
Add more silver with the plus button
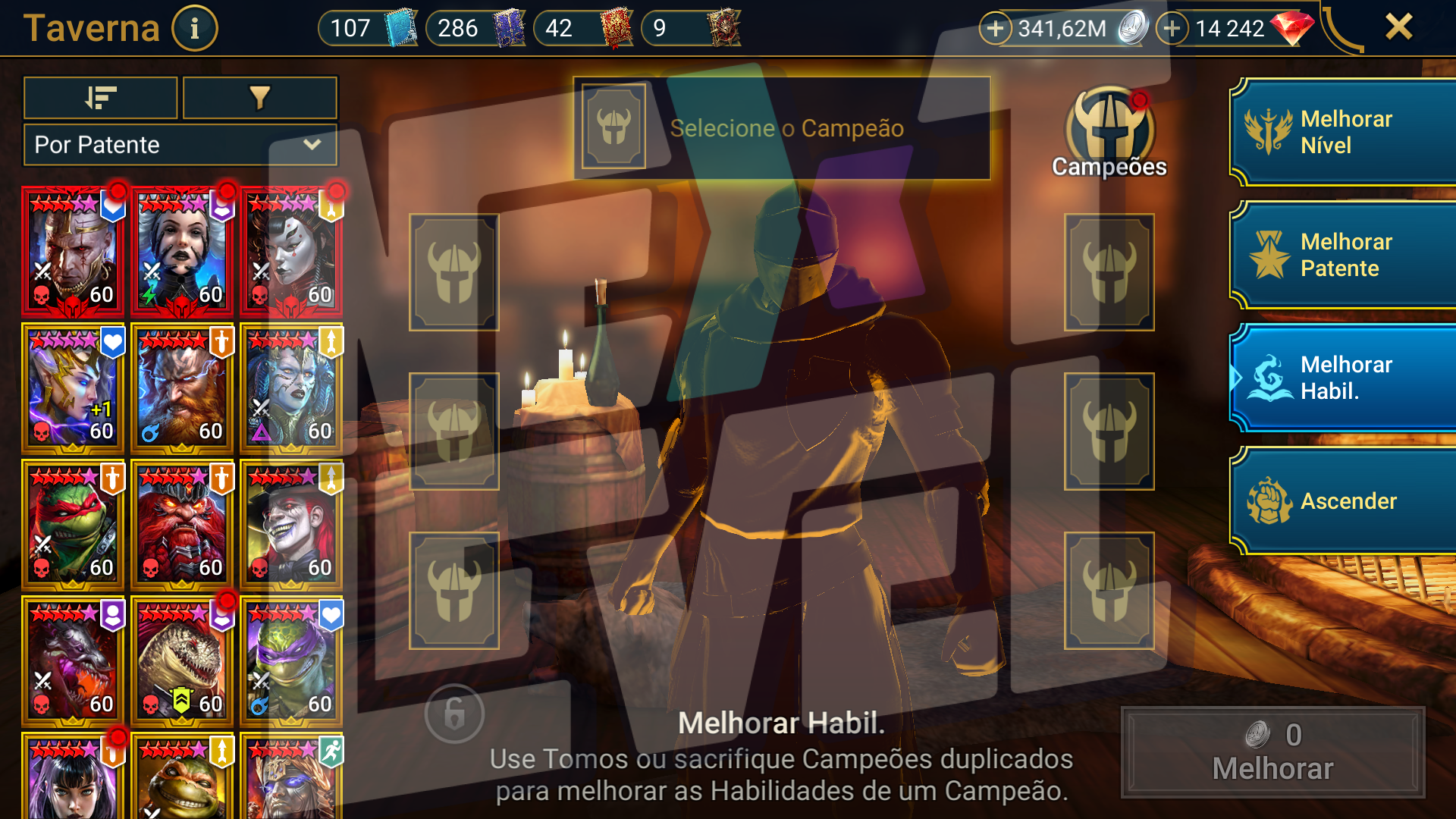[995, 29]
